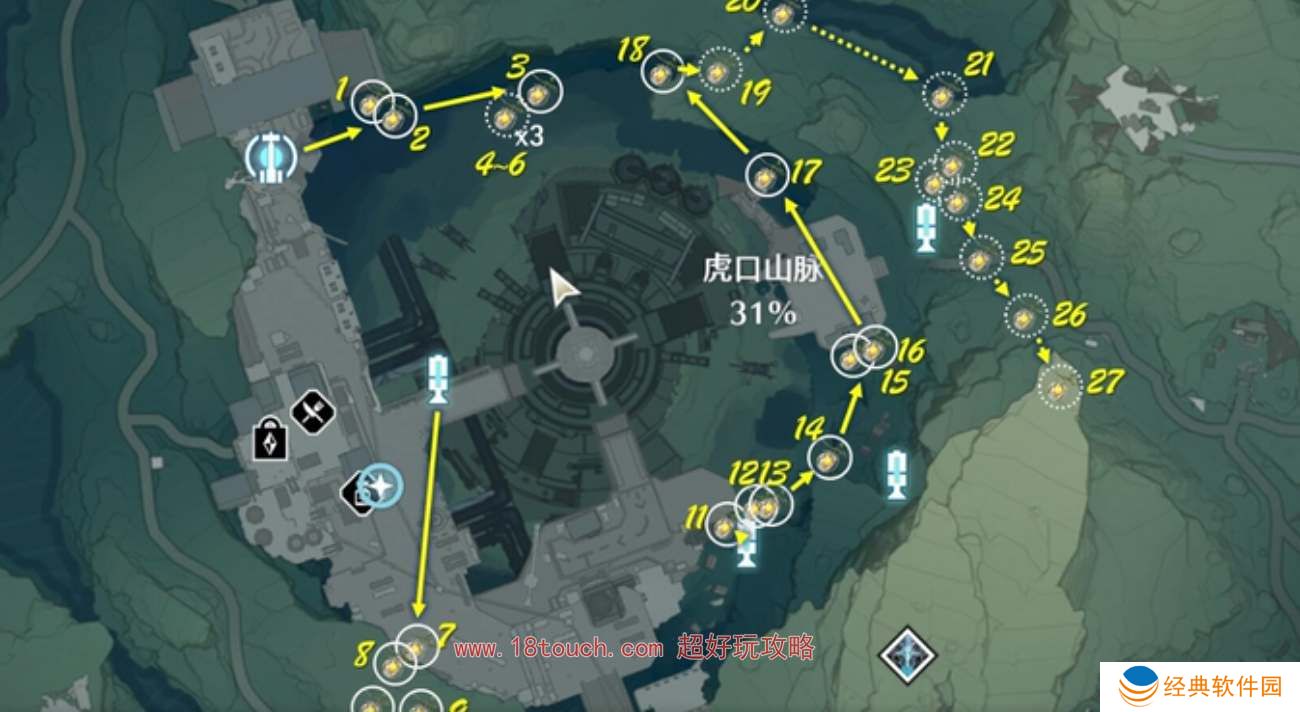The height and width of the screenshot is (712, 1300).
Task: Click the player position arrow on the map
Action: 566,288
